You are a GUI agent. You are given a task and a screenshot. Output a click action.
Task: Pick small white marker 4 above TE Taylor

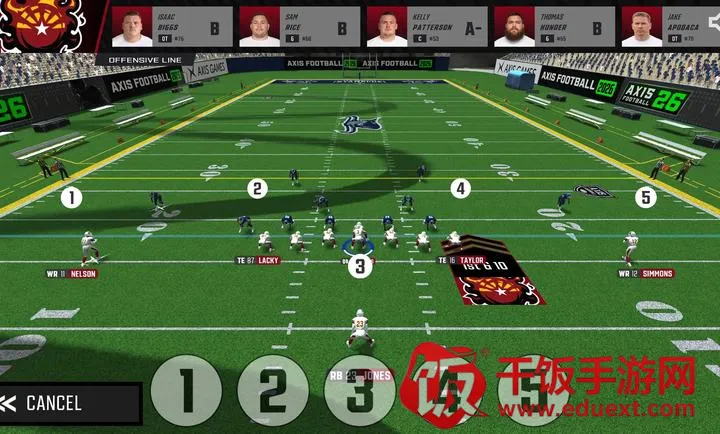(x=460, y=188)
